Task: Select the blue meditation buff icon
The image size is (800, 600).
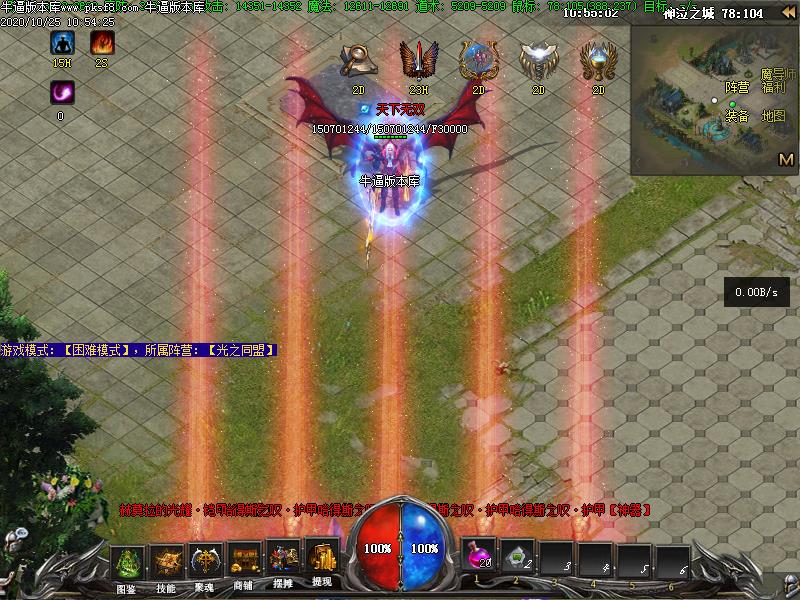Action: click(x=62, y=44)
